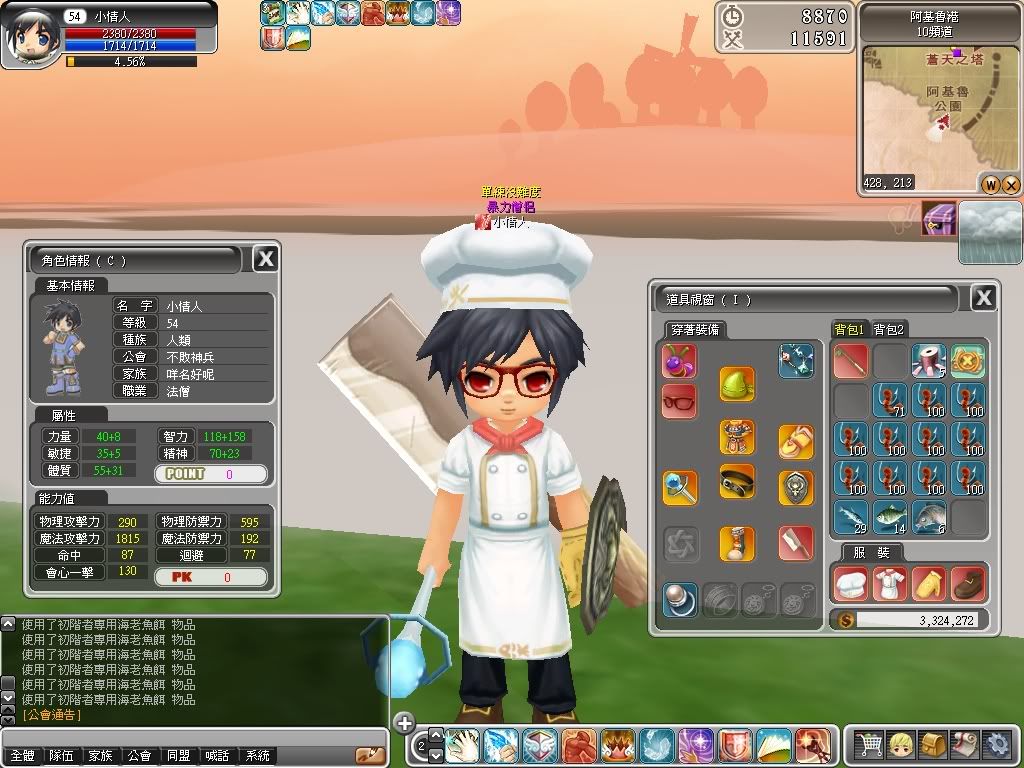The width and height of the screenshot is (1024, 768).
Task: Close the 角色情報 character info window
Action: click(265, 259)
